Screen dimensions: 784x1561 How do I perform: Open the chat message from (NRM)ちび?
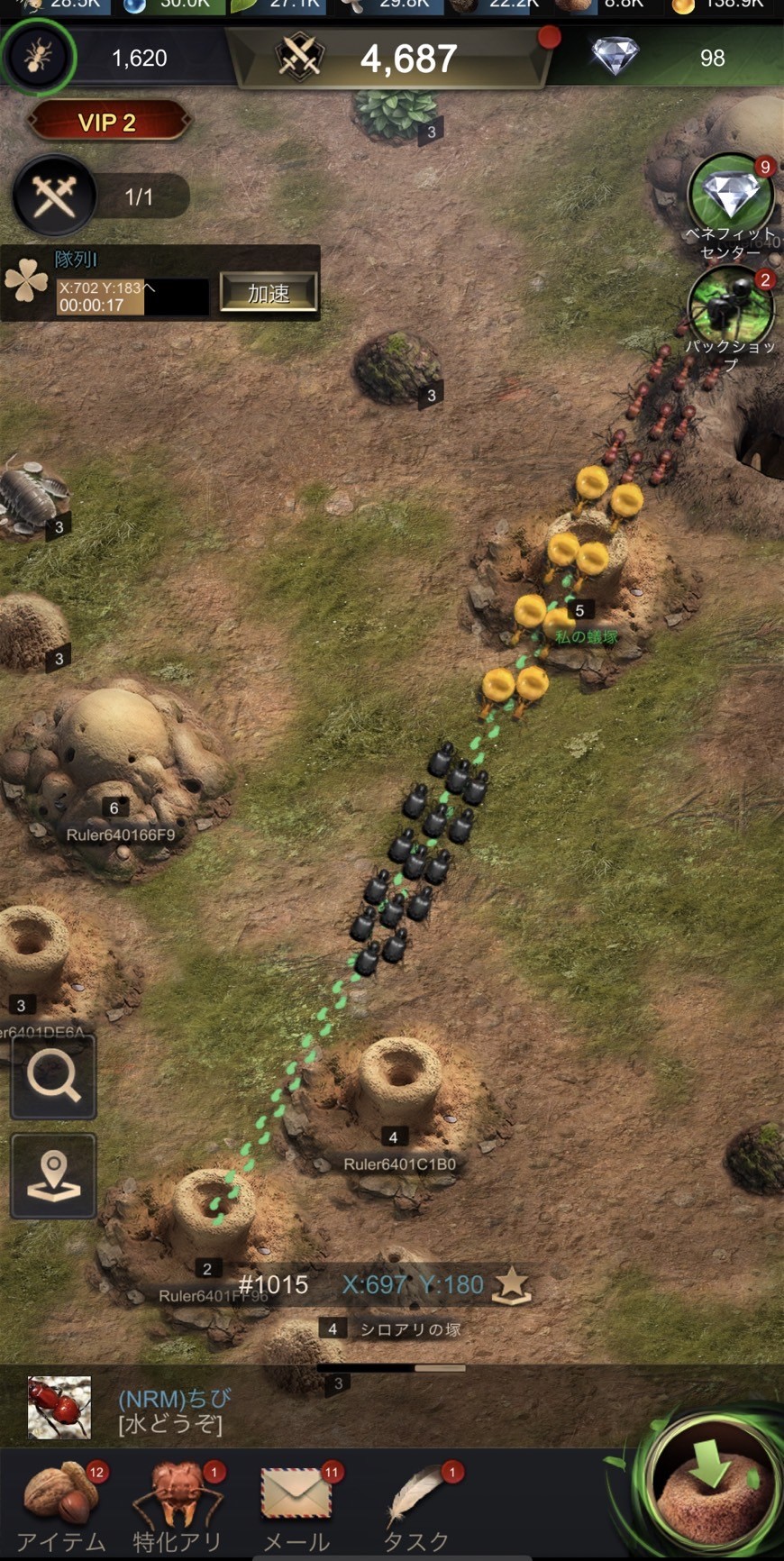pyautogui.click(x=171, y=1410)
